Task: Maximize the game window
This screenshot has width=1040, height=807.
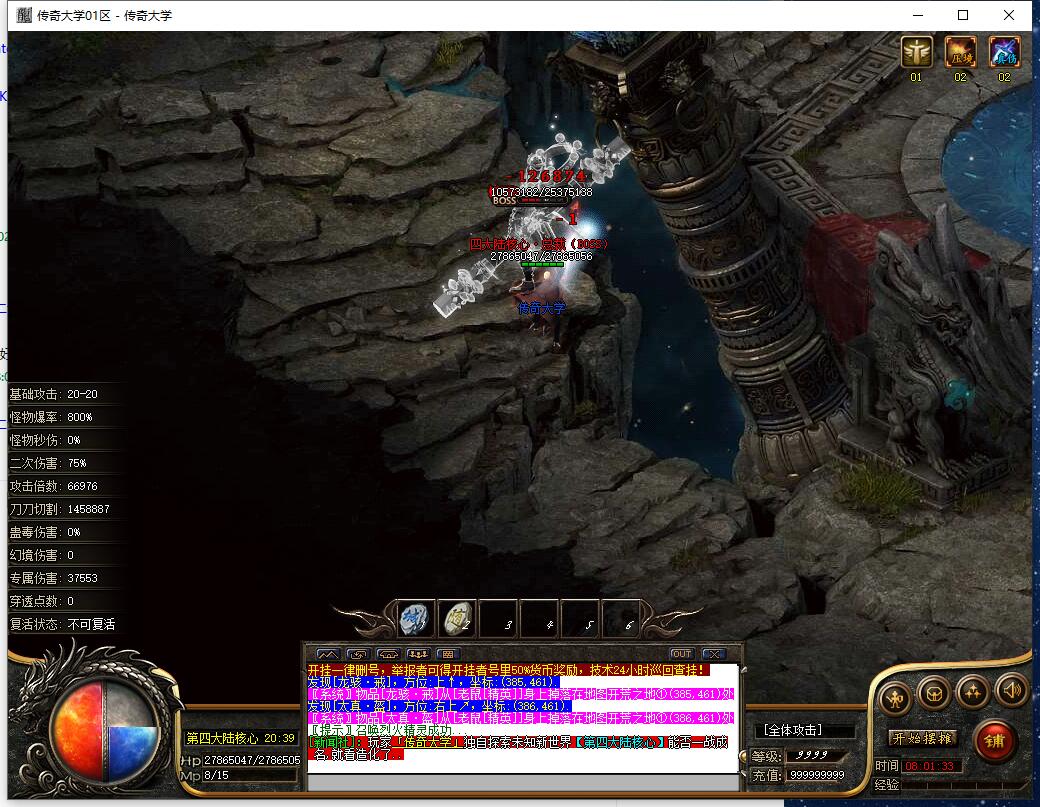Action: point(963,15)
